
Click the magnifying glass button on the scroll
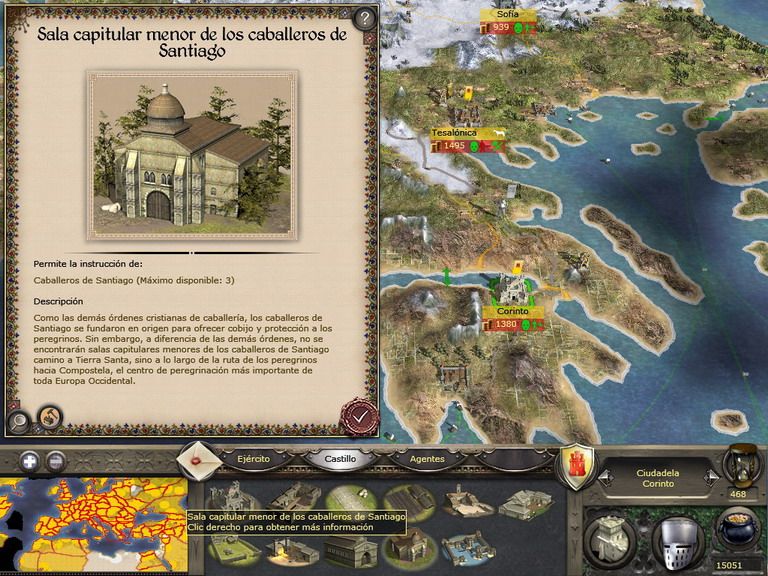pyautogui.click(x=19, y=420)
